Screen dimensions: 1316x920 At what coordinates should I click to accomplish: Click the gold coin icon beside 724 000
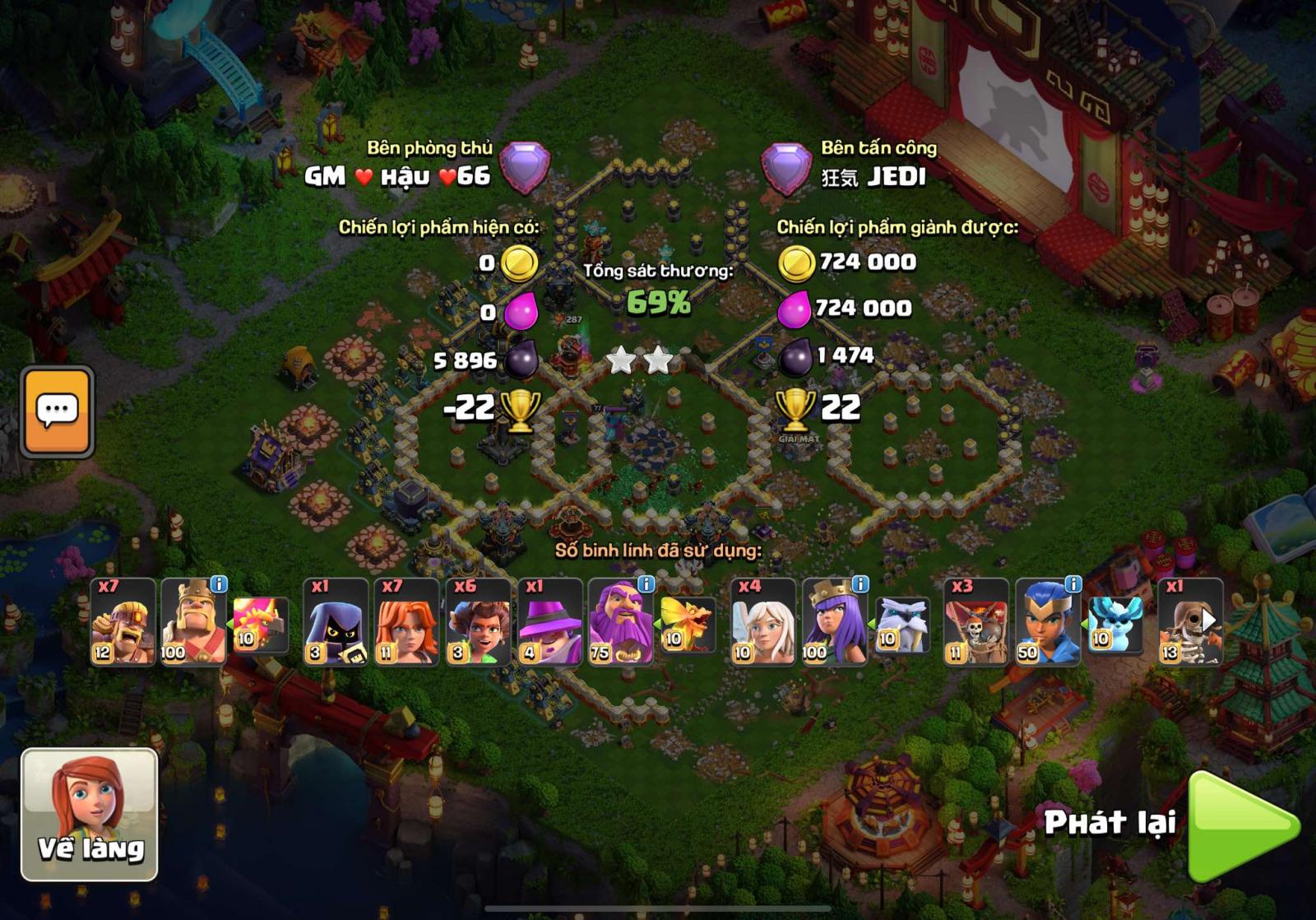click(x=795, y=263)
